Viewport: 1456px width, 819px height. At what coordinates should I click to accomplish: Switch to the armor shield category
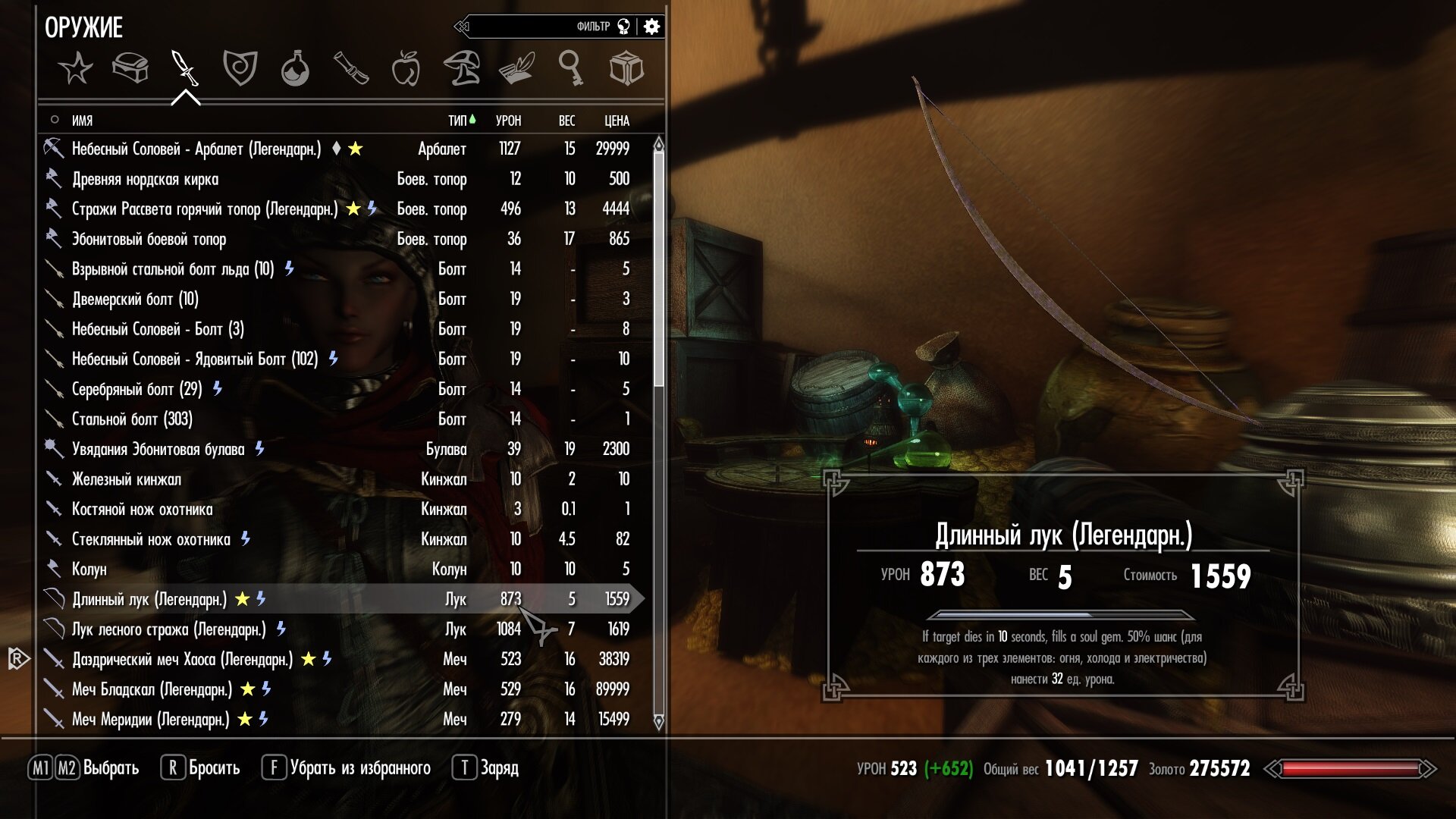coord(240,69)
